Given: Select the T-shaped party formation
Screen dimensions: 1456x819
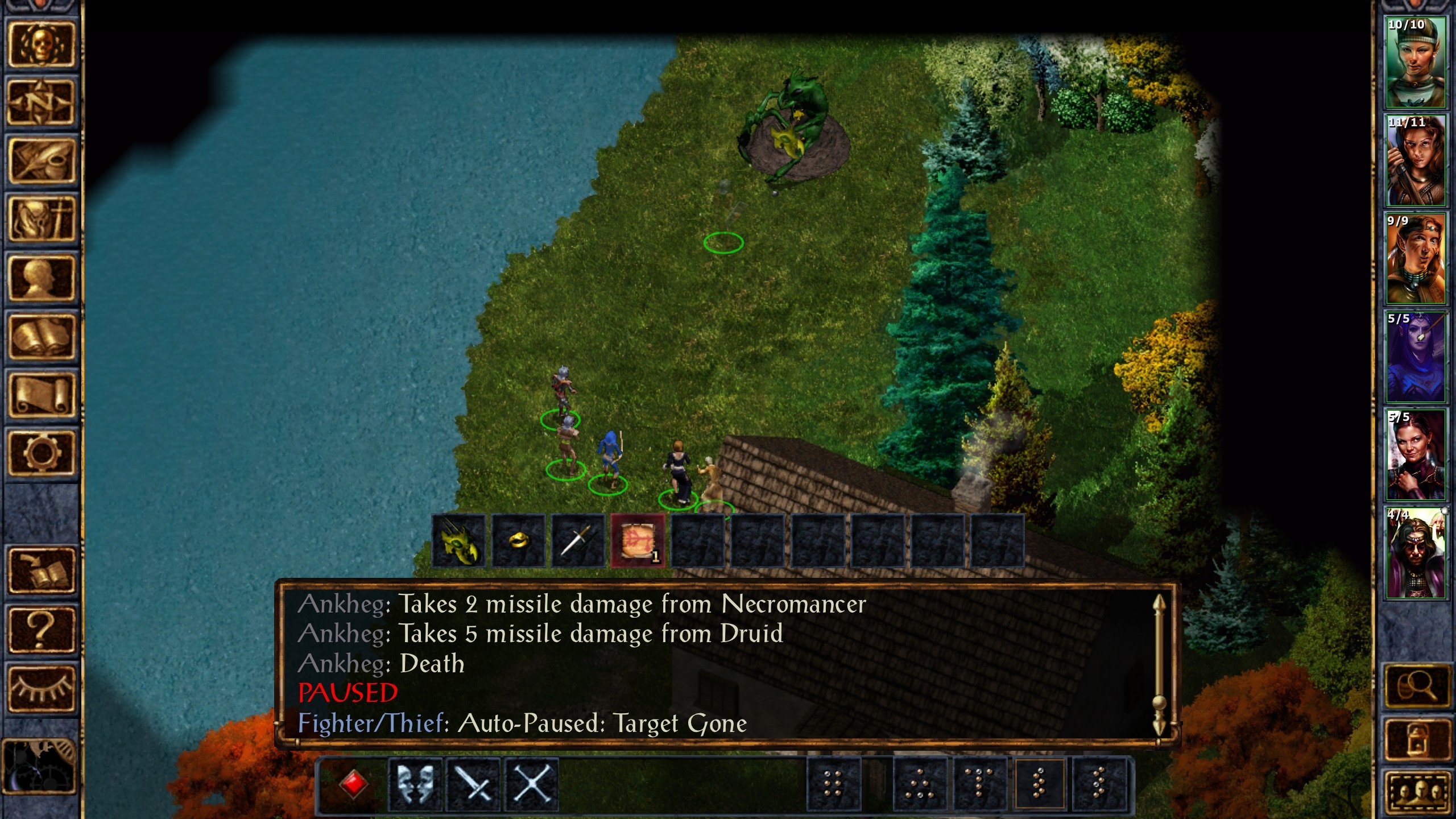Looking at the screenshot, I should click(979, 785).
